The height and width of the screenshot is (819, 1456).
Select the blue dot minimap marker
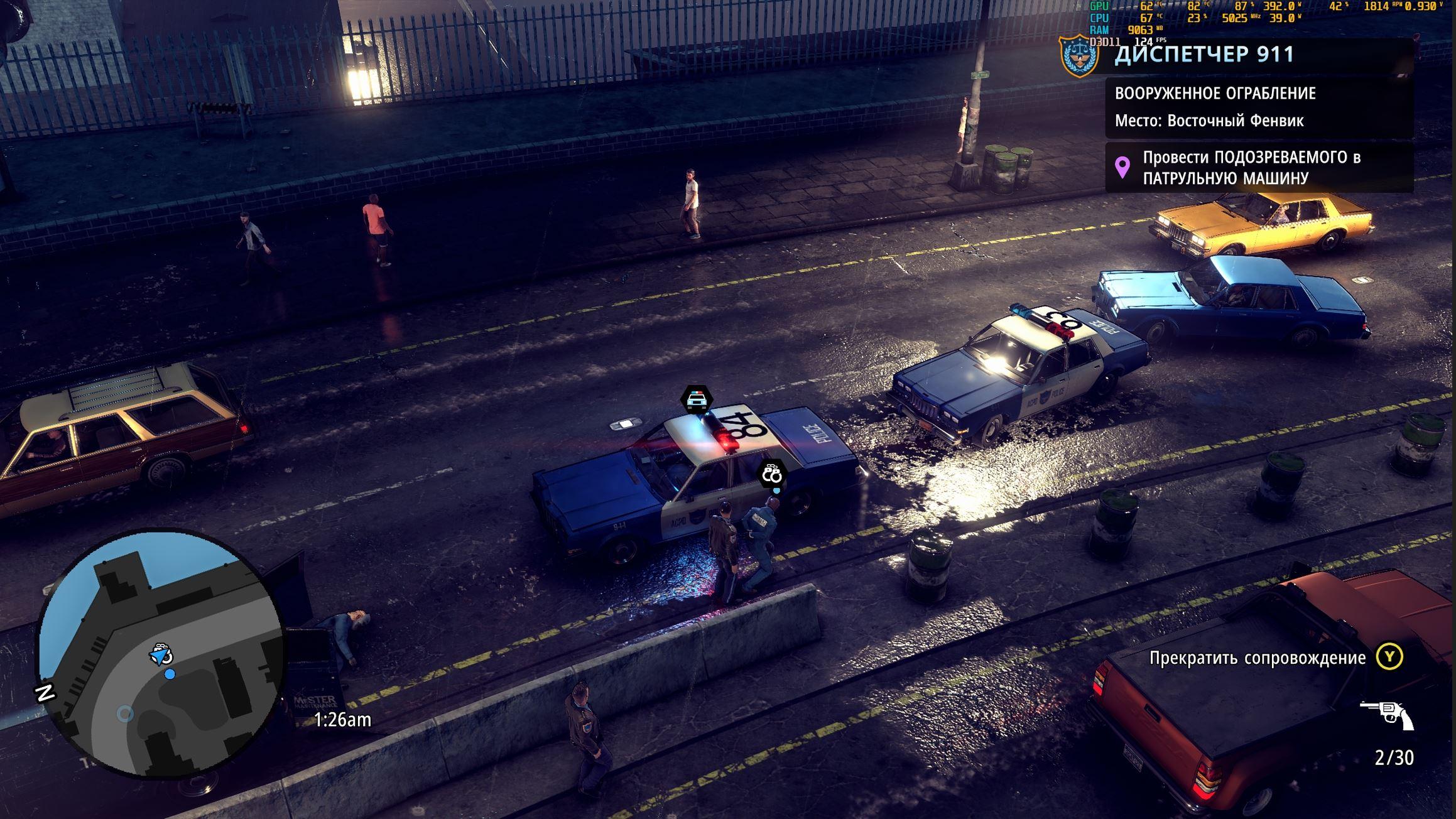(170, 674)
